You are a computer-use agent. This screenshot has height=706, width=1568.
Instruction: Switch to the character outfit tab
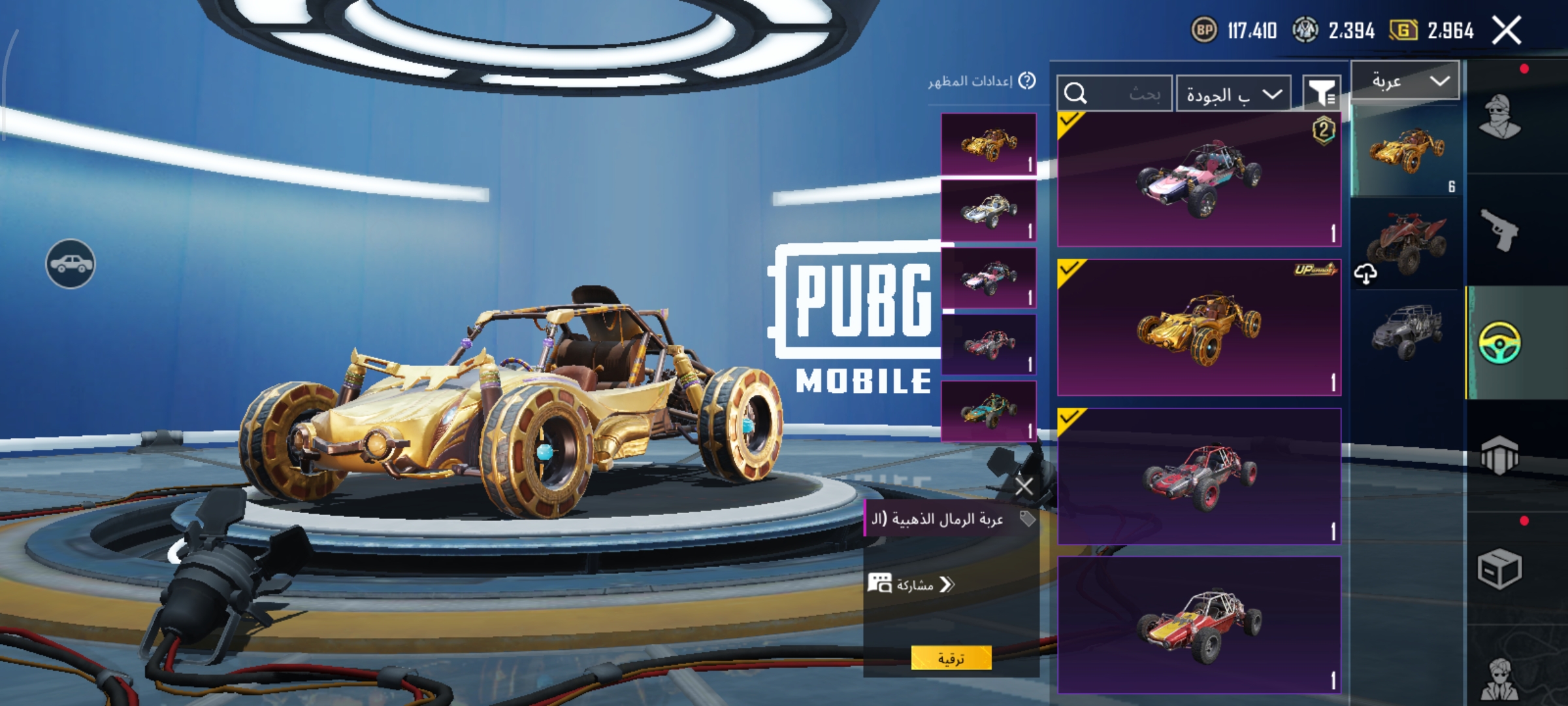pyautogui.click(x=1499, y=118)
